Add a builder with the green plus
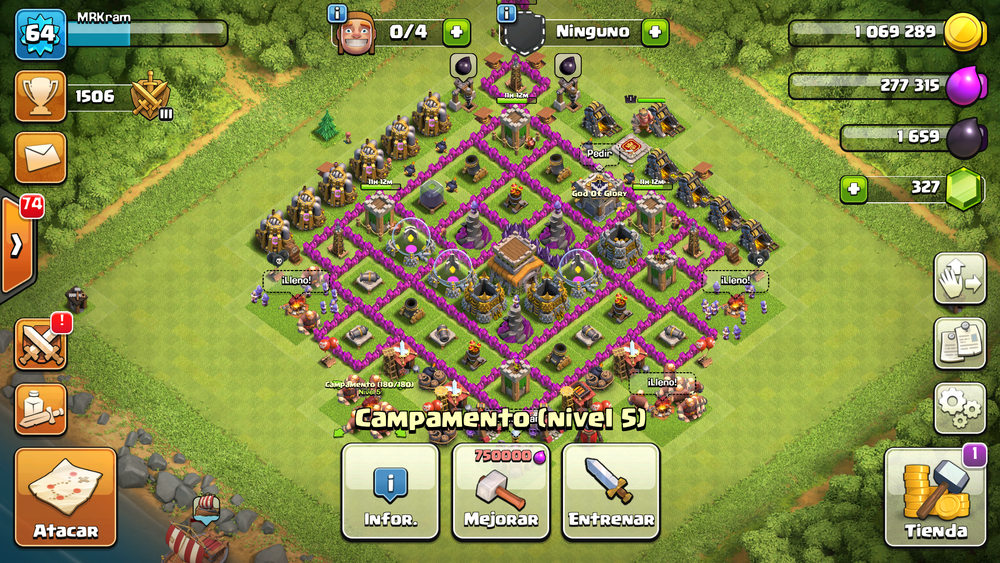Screen dimensions: 1000x563 point(456,32)
